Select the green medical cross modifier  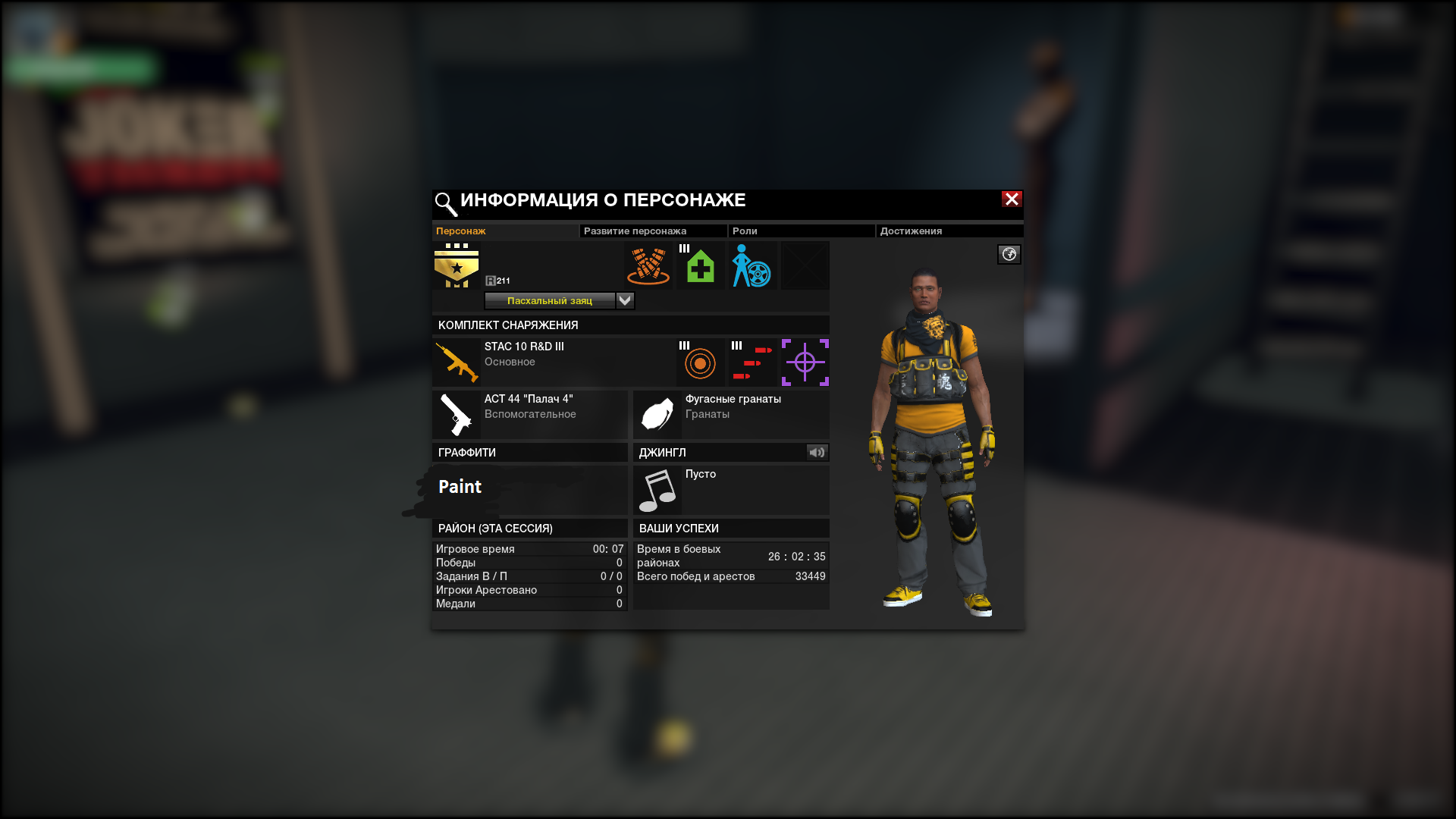click(701, 266)
